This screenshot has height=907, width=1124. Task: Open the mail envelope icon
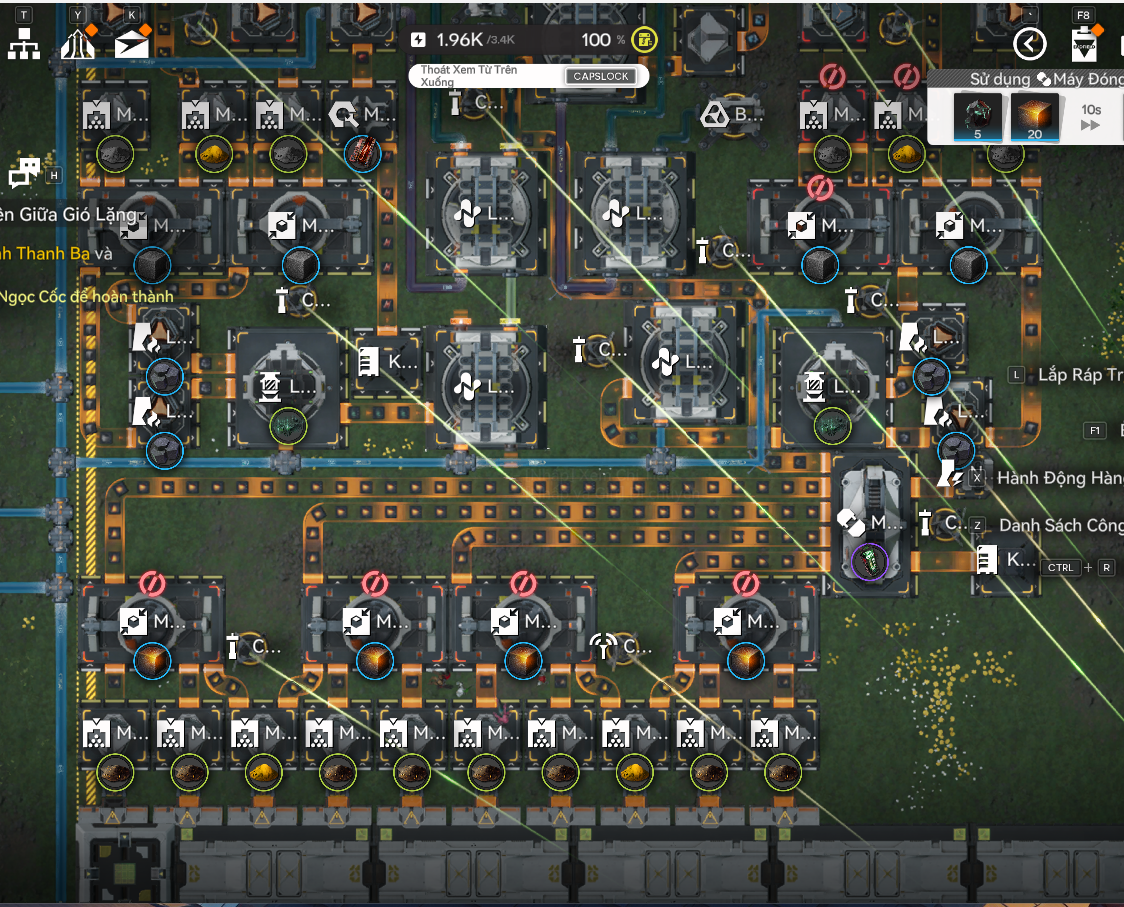pos(131,44)
